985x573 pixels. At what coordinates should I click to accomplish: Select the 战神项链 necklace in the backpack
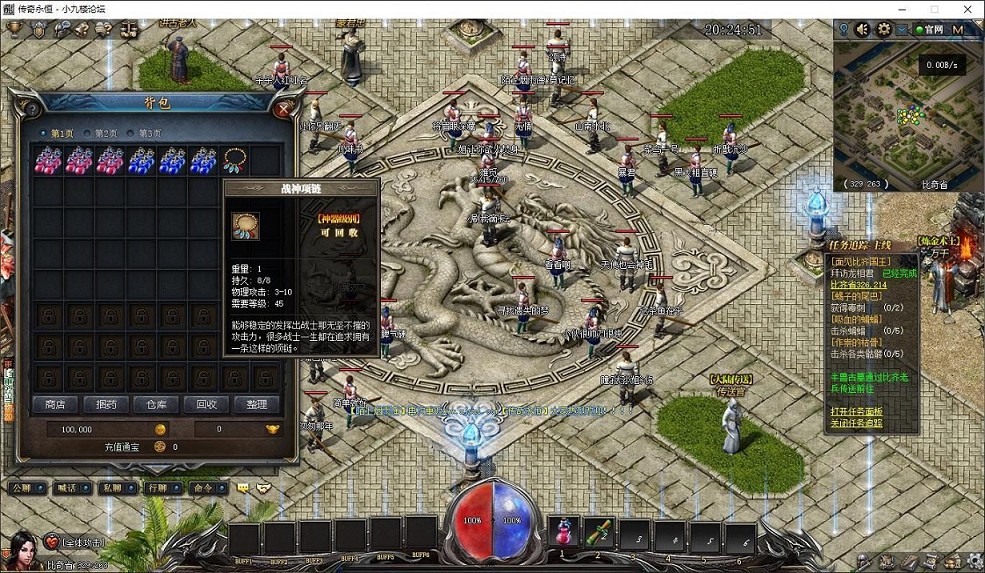236,159
